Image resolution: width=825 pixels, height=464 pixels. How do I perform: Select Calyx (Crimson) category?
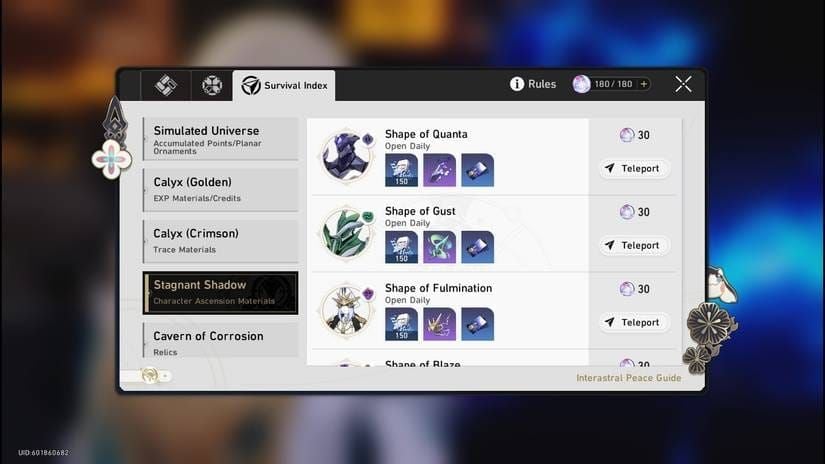point(220,240)
